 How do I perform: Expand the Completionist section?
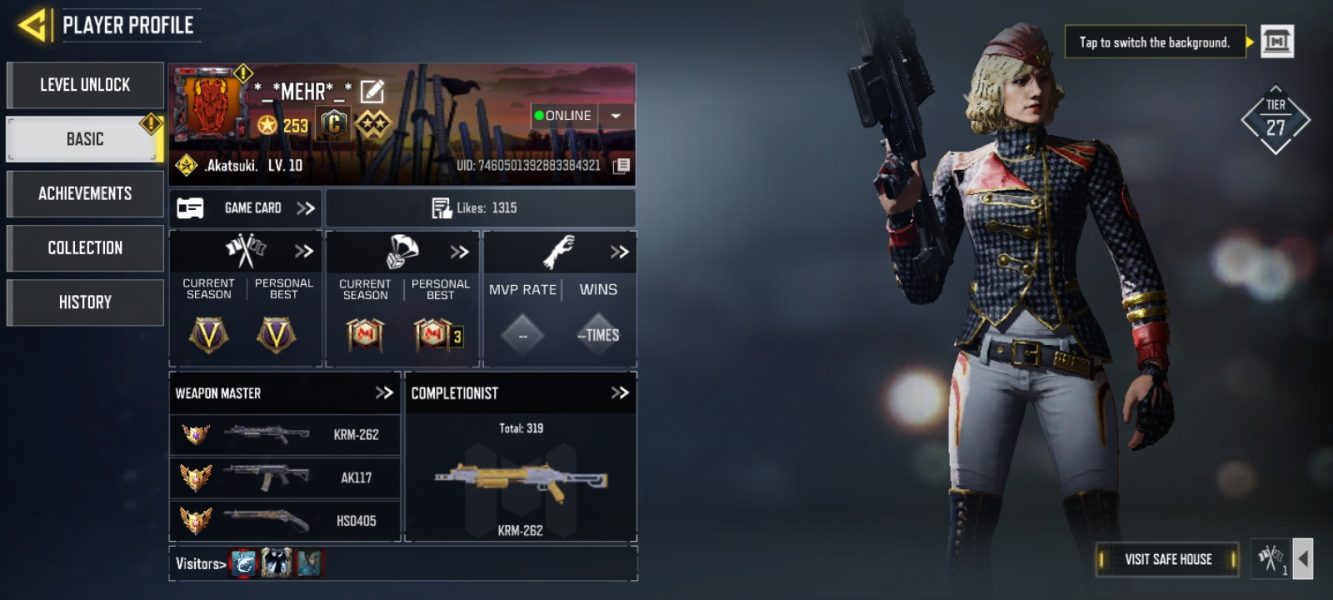point(620,393)
